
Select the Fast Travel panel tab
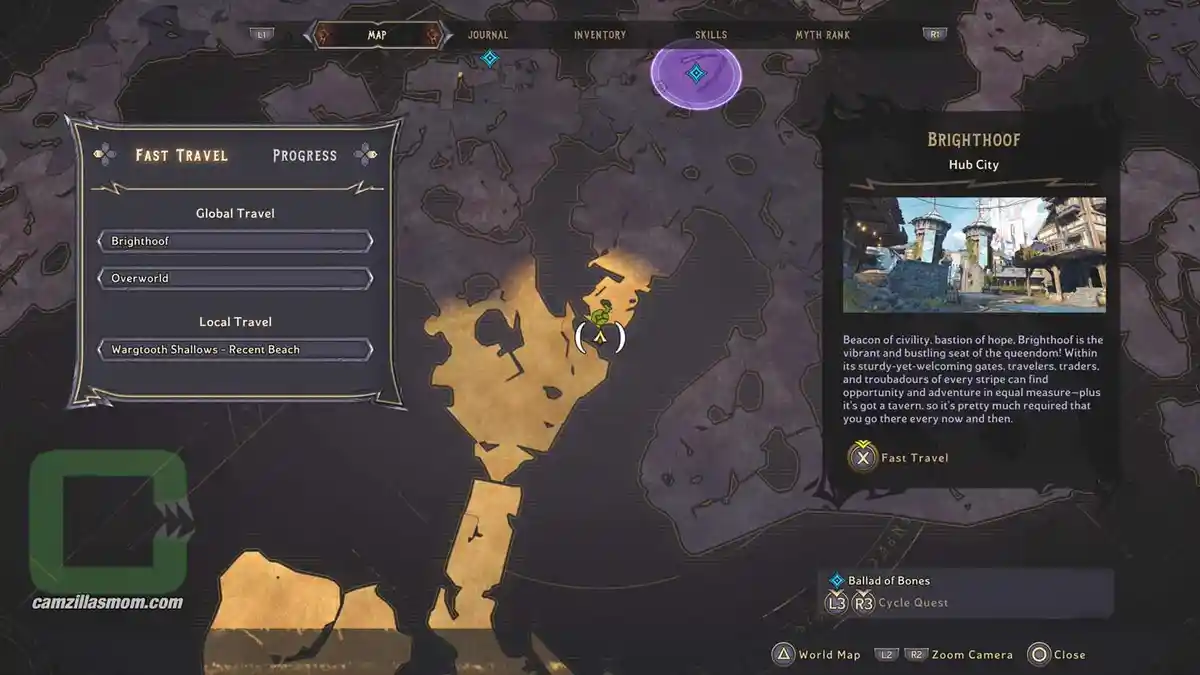pos(182,156)
